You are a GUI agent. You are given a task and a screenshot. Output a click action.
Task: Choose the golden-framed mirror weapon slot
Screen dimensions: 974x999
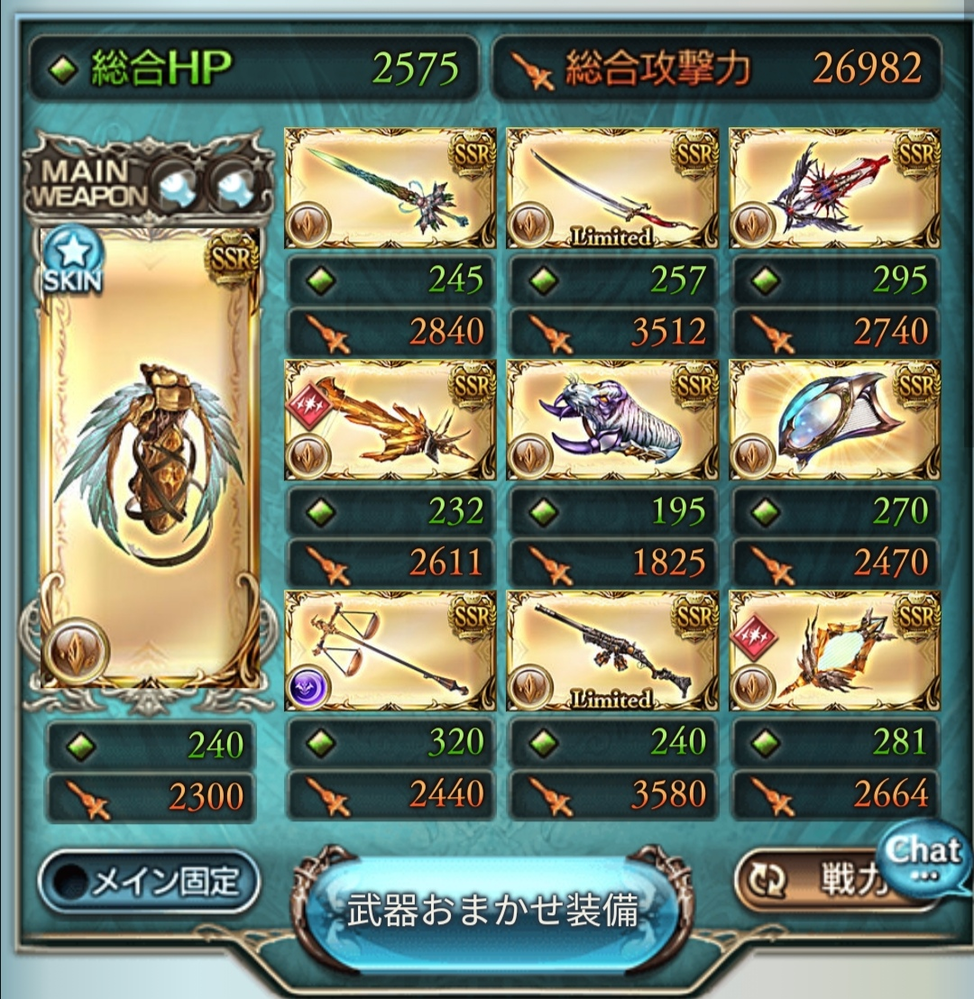point(835,650)
